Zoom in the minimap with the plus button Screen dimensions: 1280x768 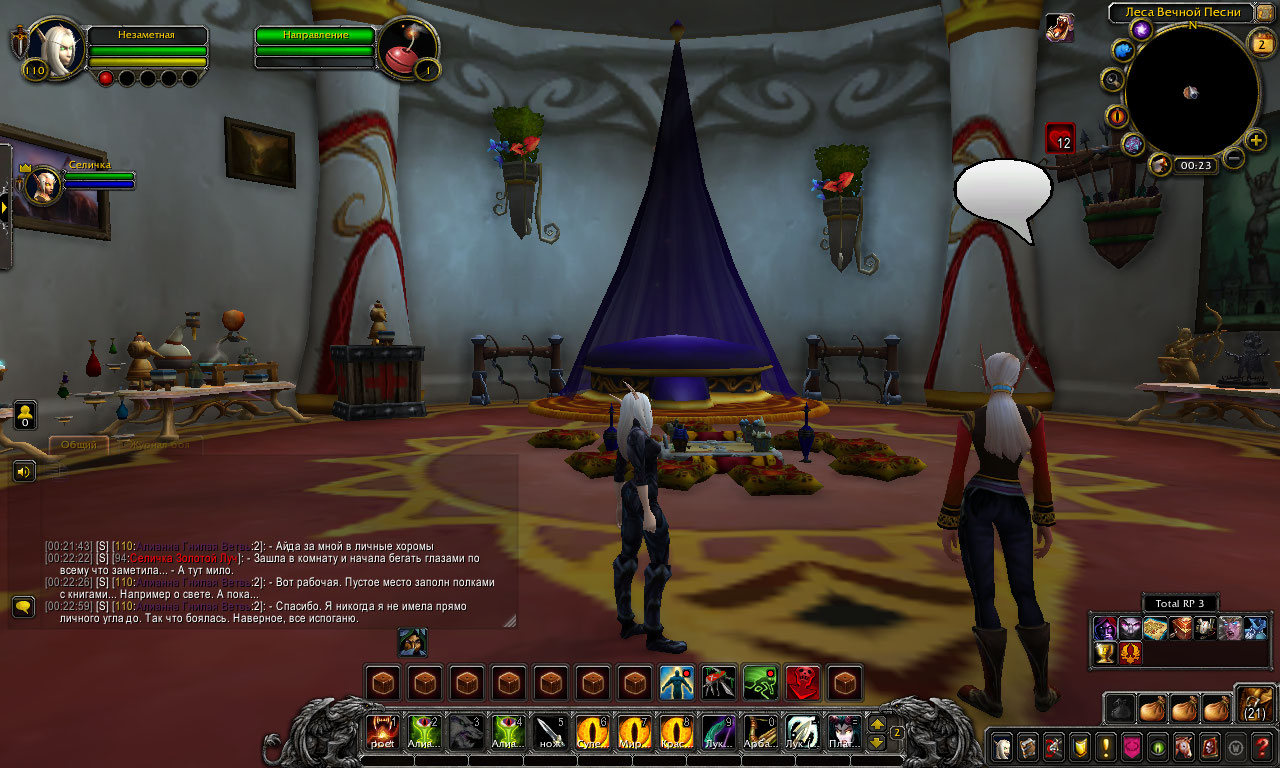(x=1256, y=141)
